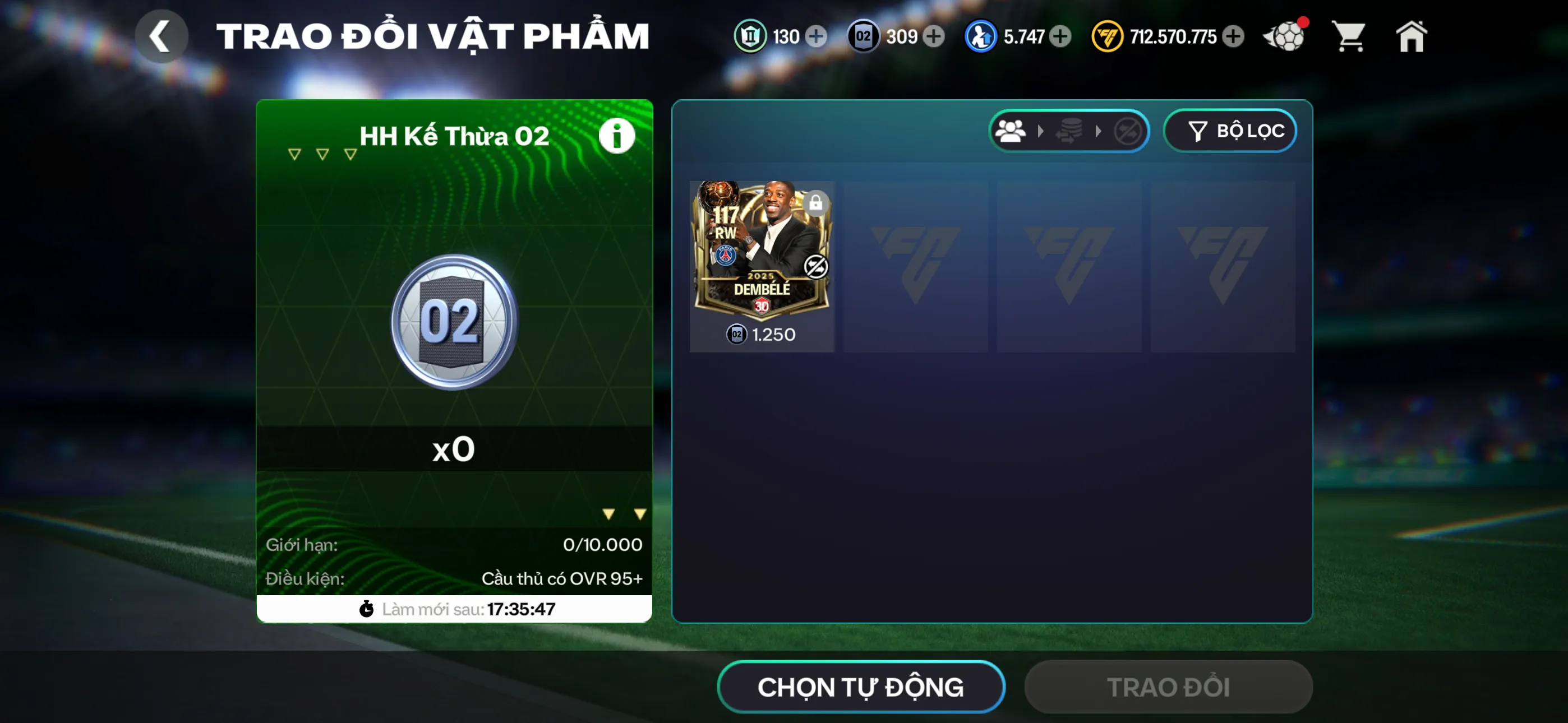This screenshot has width=1568, height=723.
Task: Return home via the house icon
Action: coord(1411,36)
